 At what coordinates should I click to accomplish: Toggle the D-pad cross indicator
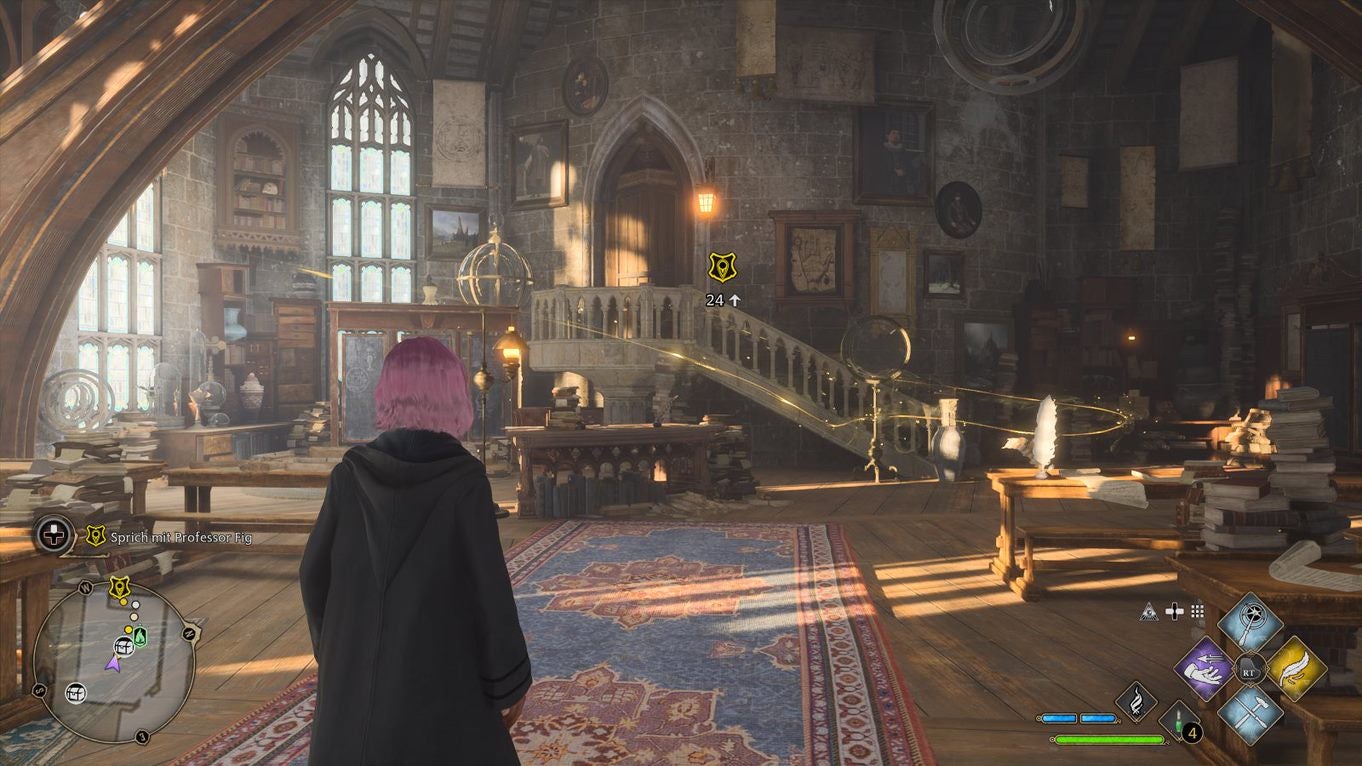click(1175, 612)
